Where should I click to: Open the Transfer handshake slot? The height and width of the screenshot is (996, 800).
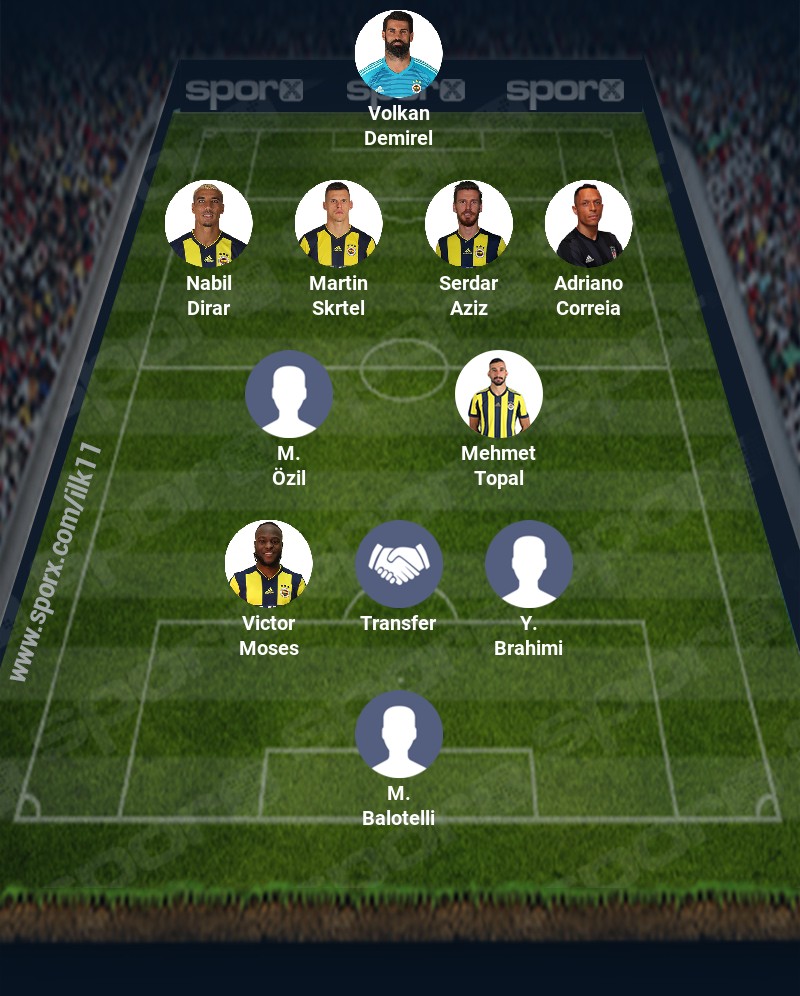(398, 564)
